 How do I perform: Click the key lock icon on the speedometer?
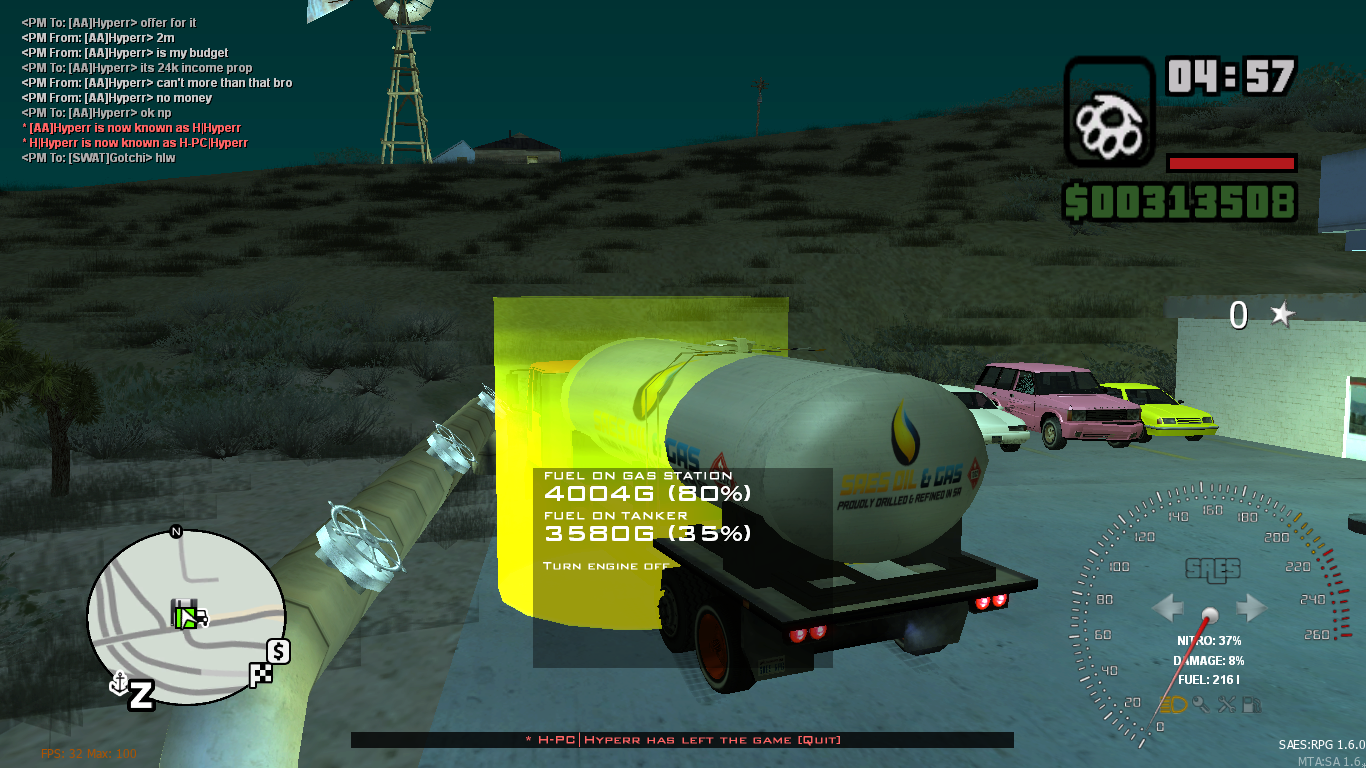[x=1200, y=704]
